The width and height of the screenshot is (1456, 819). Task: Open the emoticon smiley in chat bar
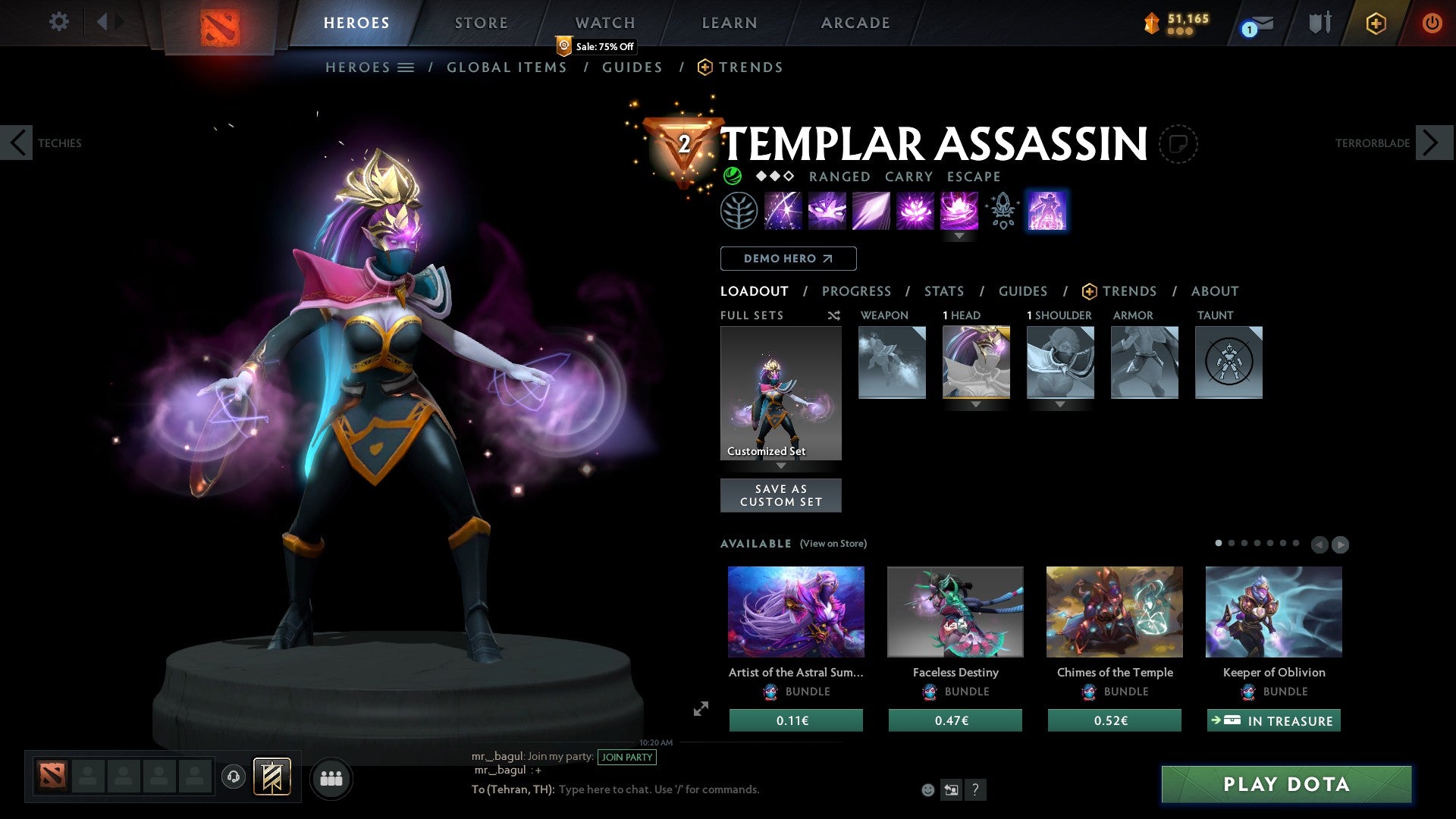pos(927,789)
